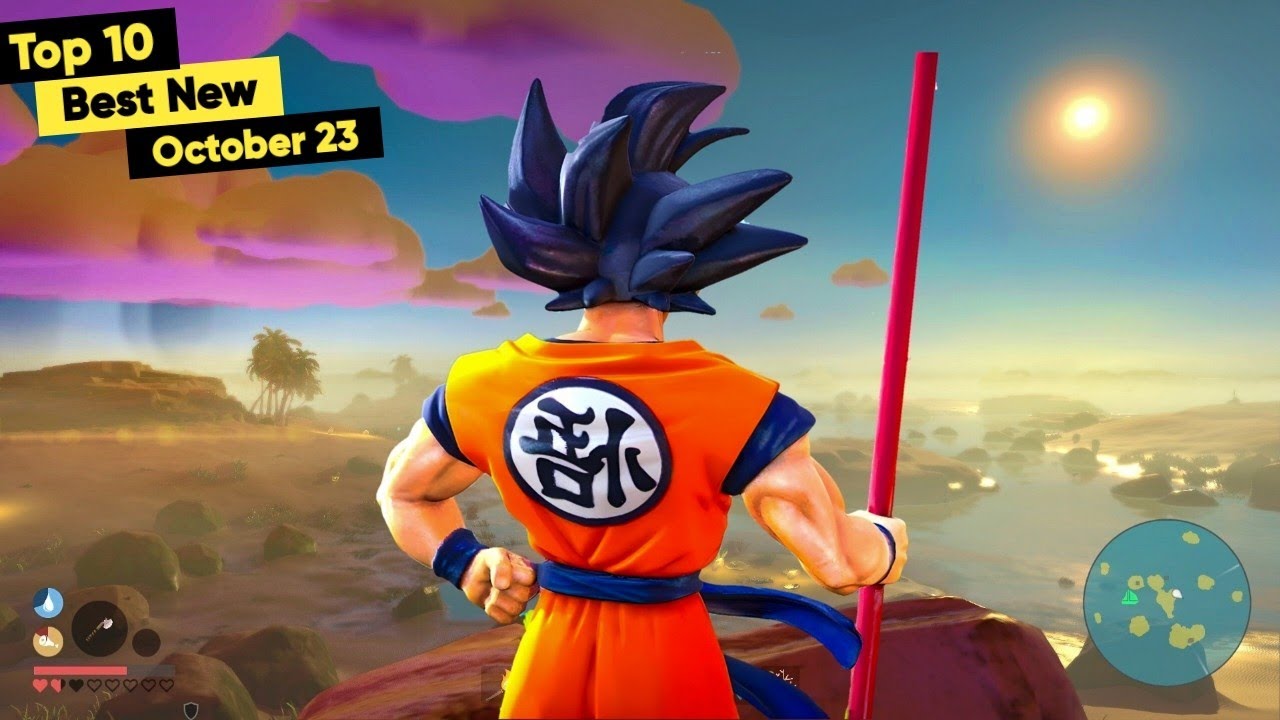The width and height of the screenshot is (1280, 720).
Task: Click the red stamina progress bar
Action: point(78,669)
